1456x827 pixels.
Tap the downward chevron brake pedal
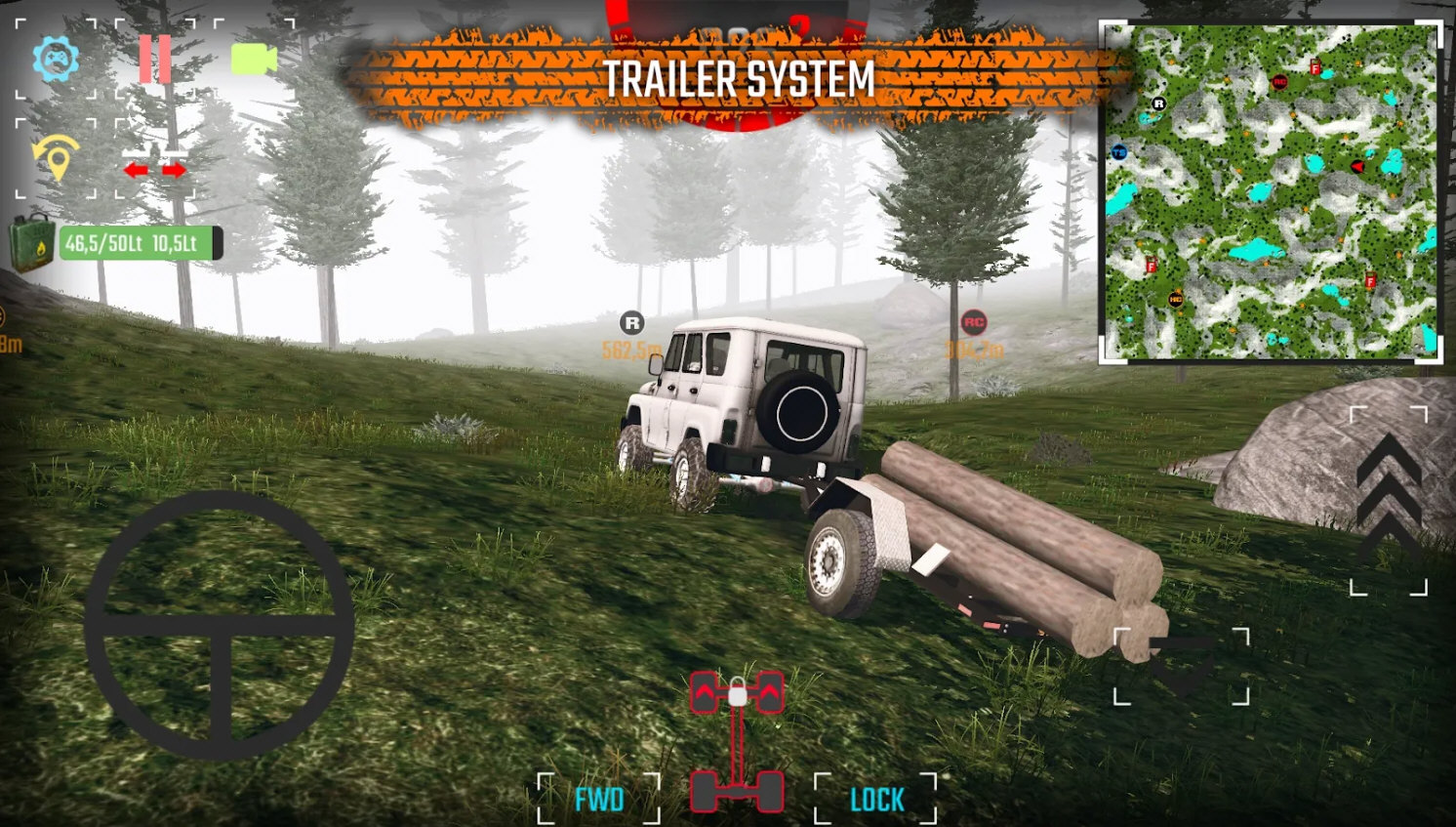[x=1181, y=666]
